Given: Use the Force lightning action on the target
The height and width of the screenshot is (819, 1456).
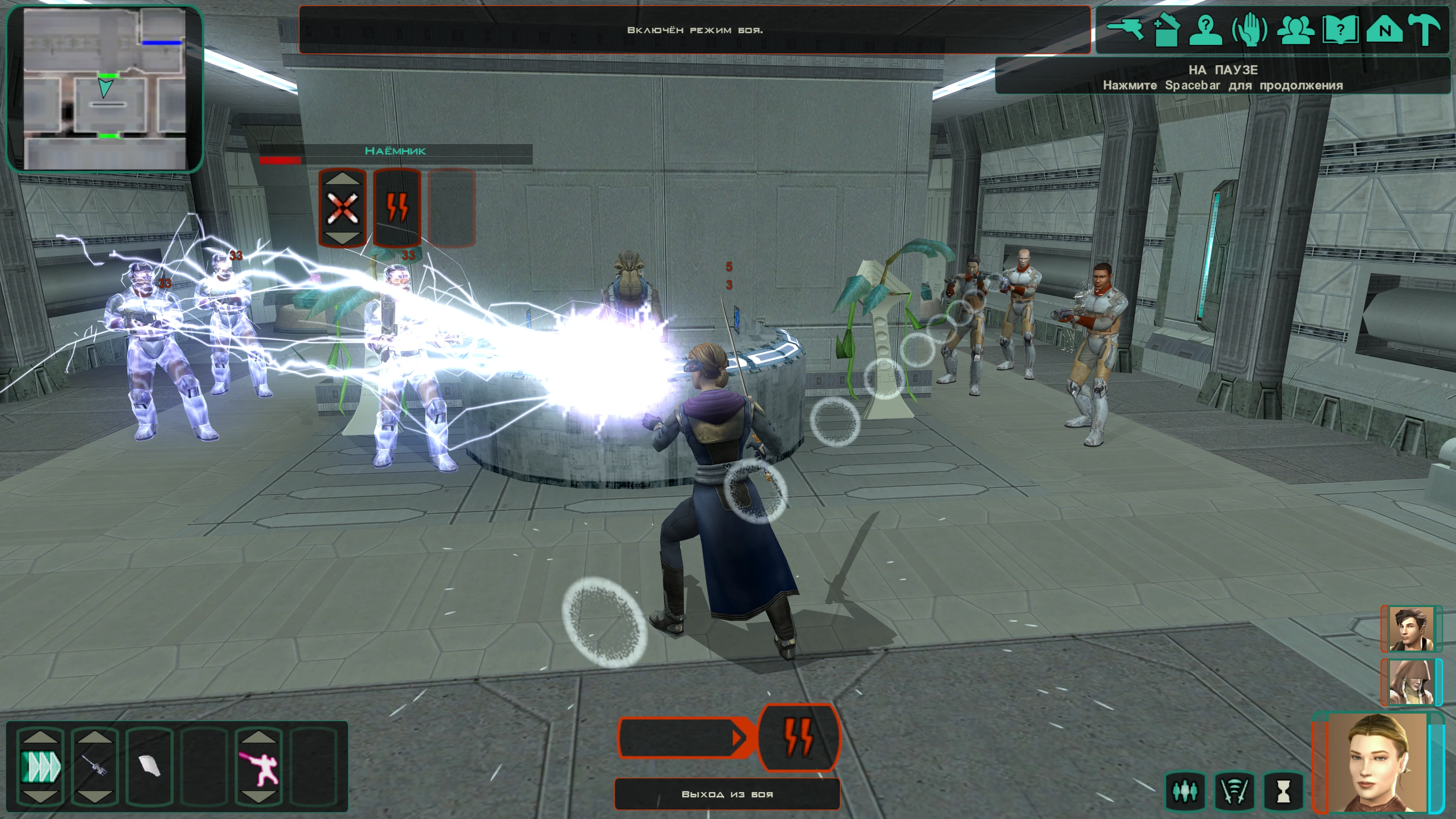Looking at the screenshot, I should coord(397,208).
